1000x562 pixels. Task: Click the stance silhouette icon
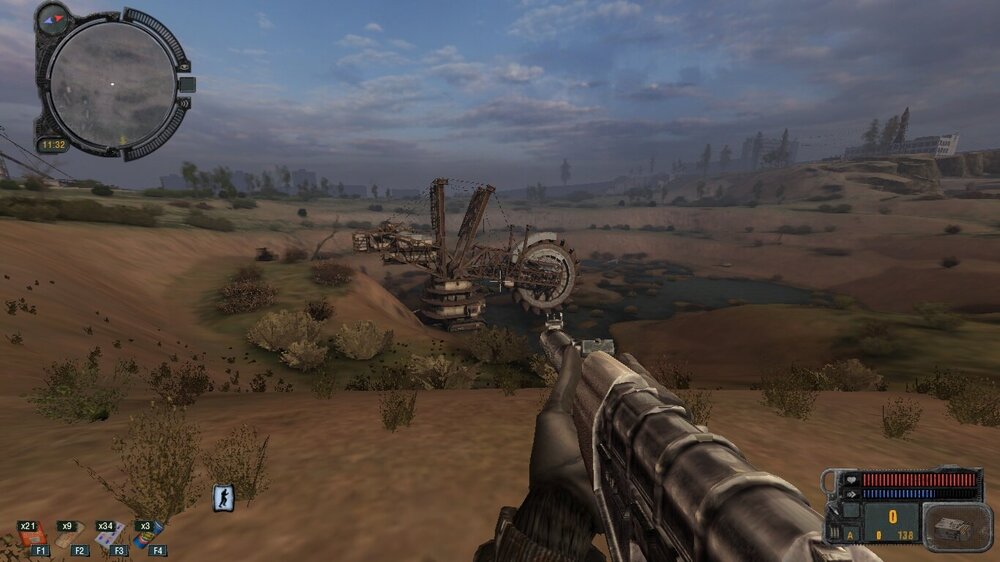tap(223, 498)
